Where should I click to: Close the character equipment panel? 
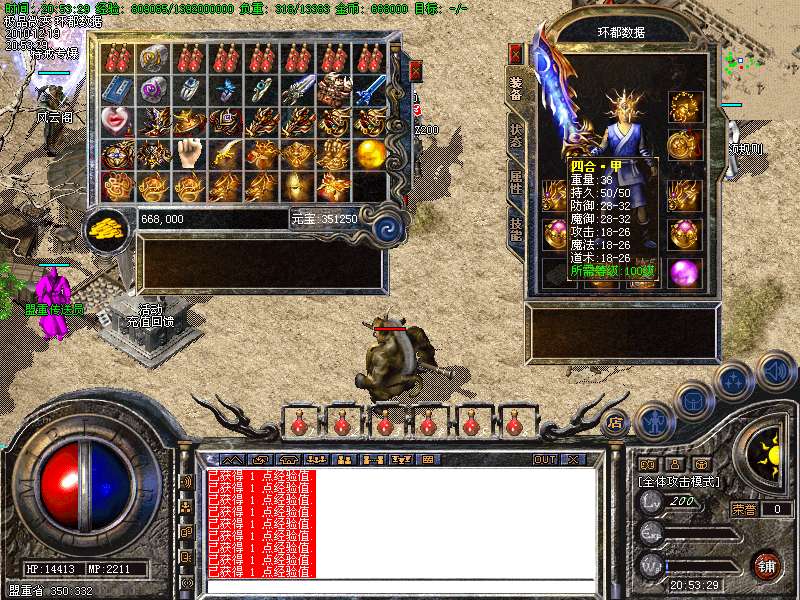point(516,53)
